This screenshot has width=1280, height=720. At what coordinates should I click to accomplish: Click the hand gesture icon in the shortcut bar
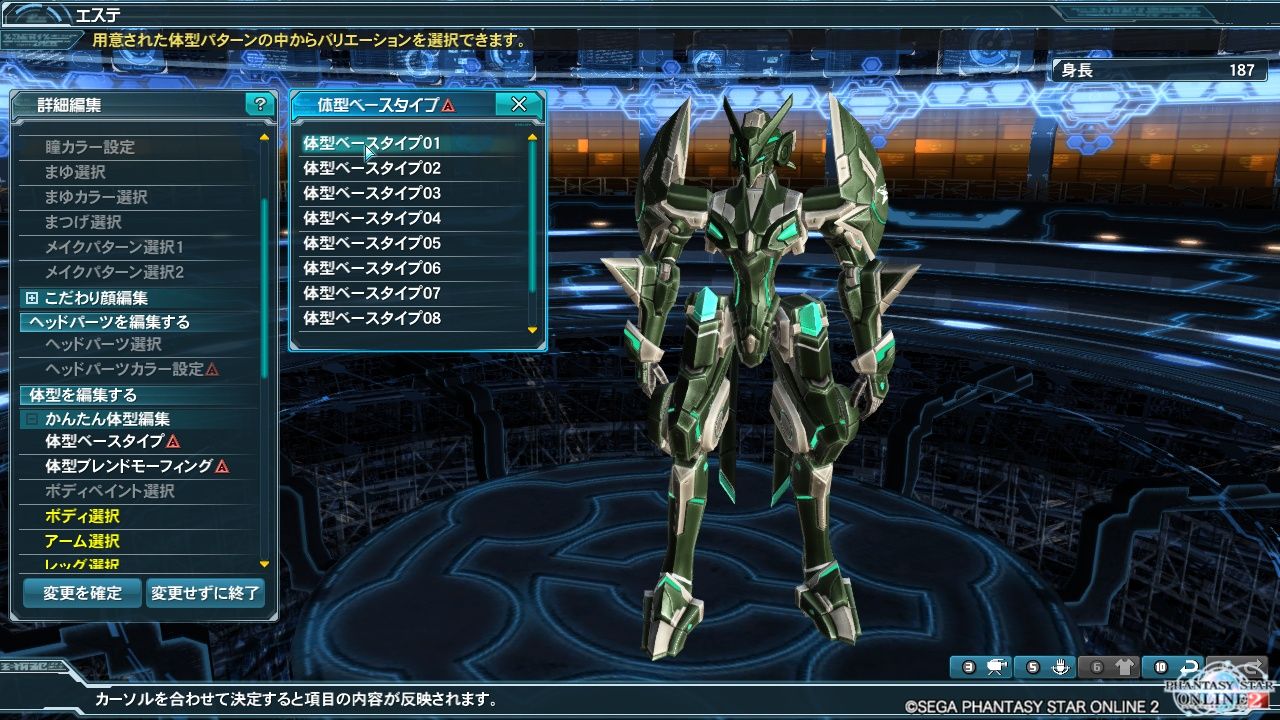[x=1061, y=665]
